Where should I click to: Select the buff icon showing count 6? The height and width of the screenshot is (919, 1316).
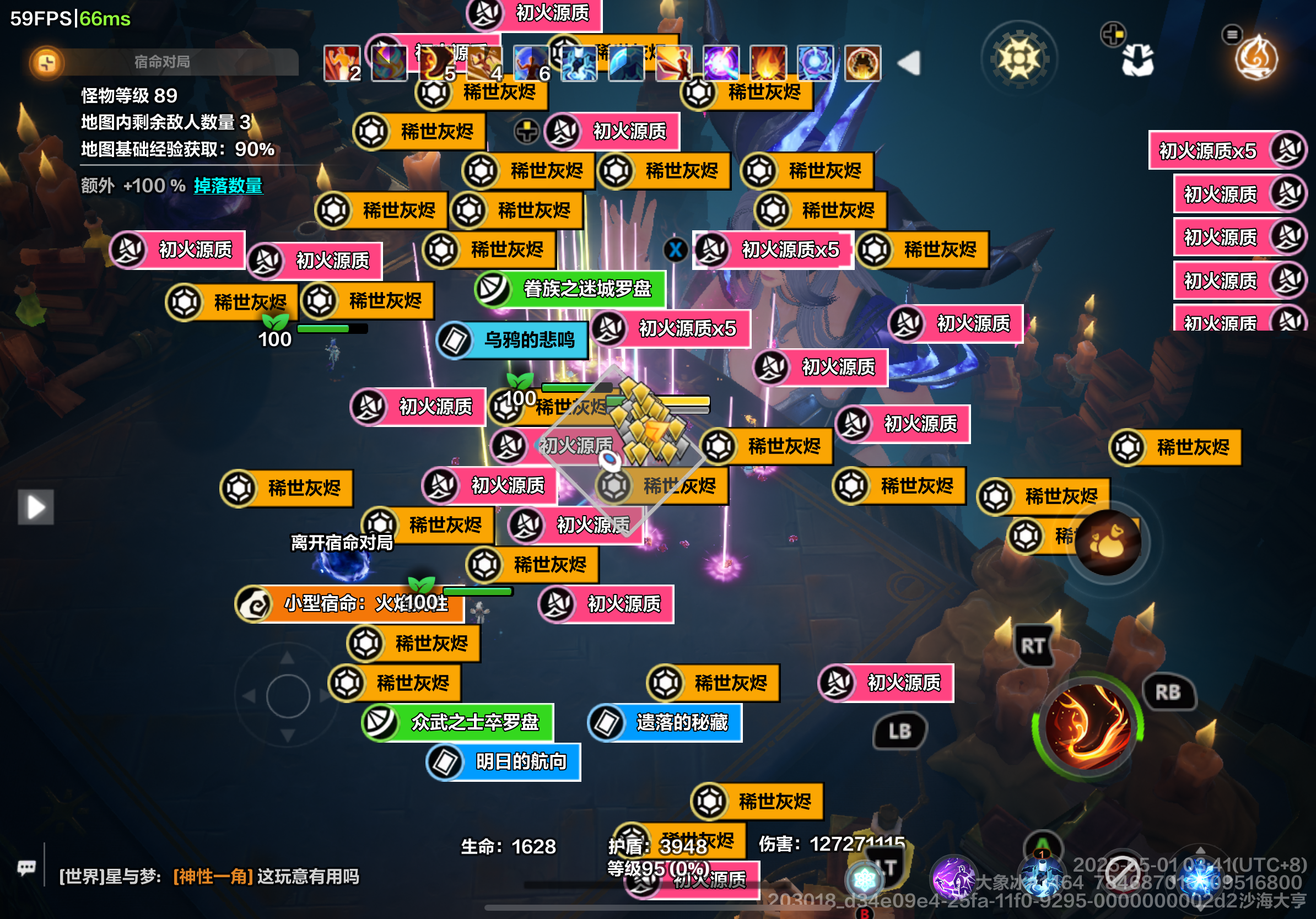(533, 63)
